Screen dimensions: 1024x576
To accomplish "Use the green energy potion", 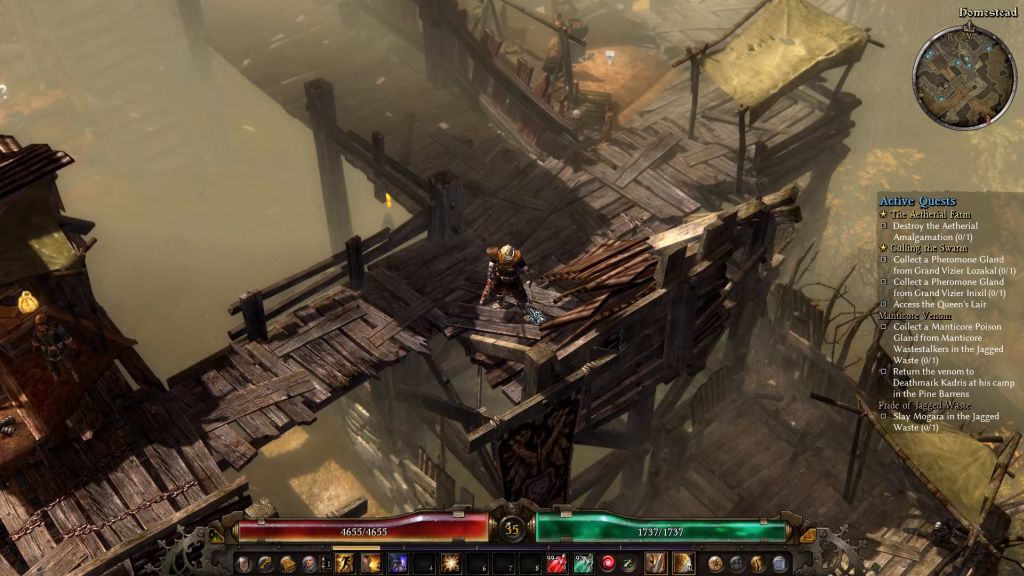I will (583, 563).
